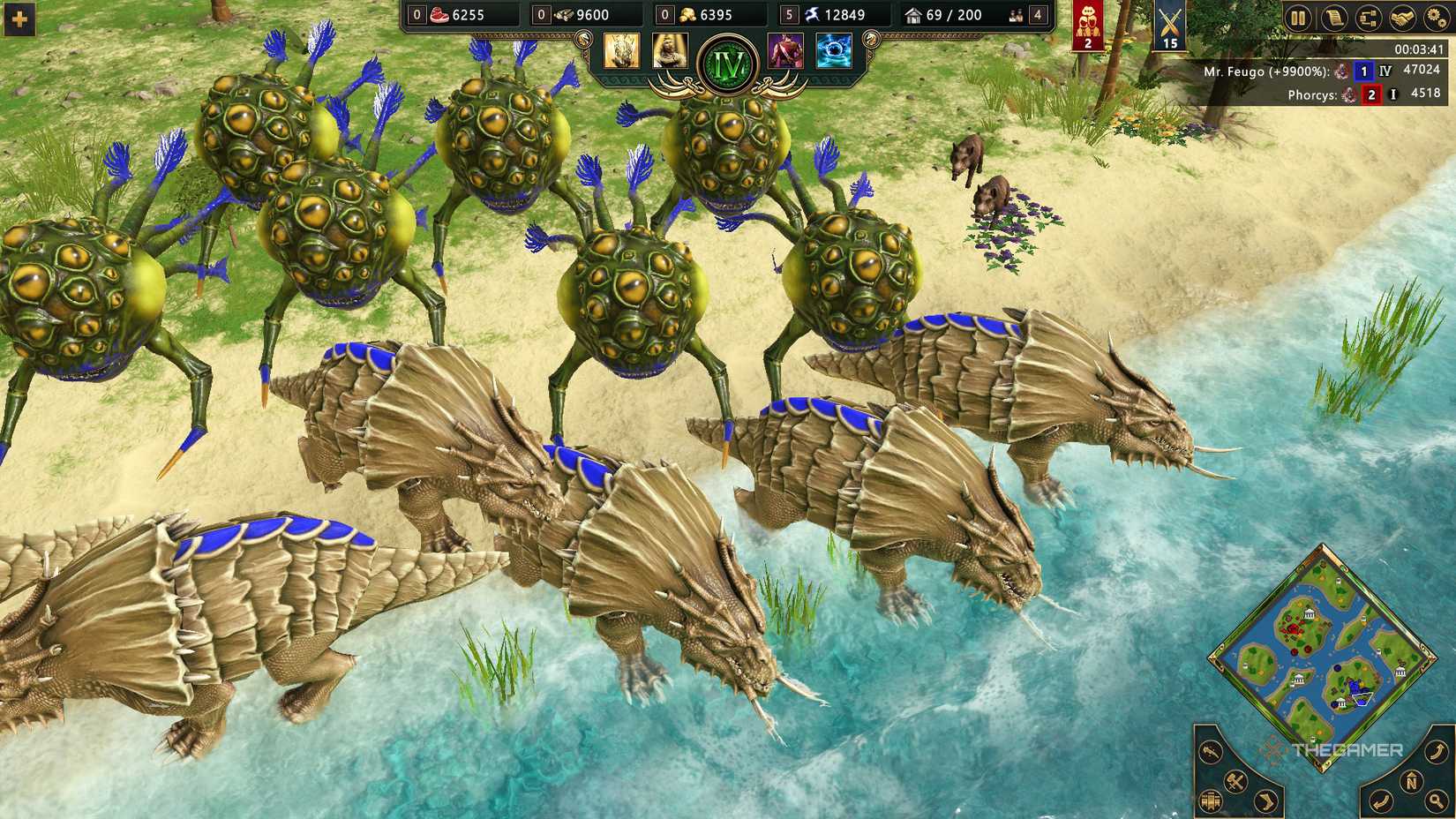Open the objectives scroll icon
The width and height of the screenshot is (1456, 819).
coord(1333,19)
